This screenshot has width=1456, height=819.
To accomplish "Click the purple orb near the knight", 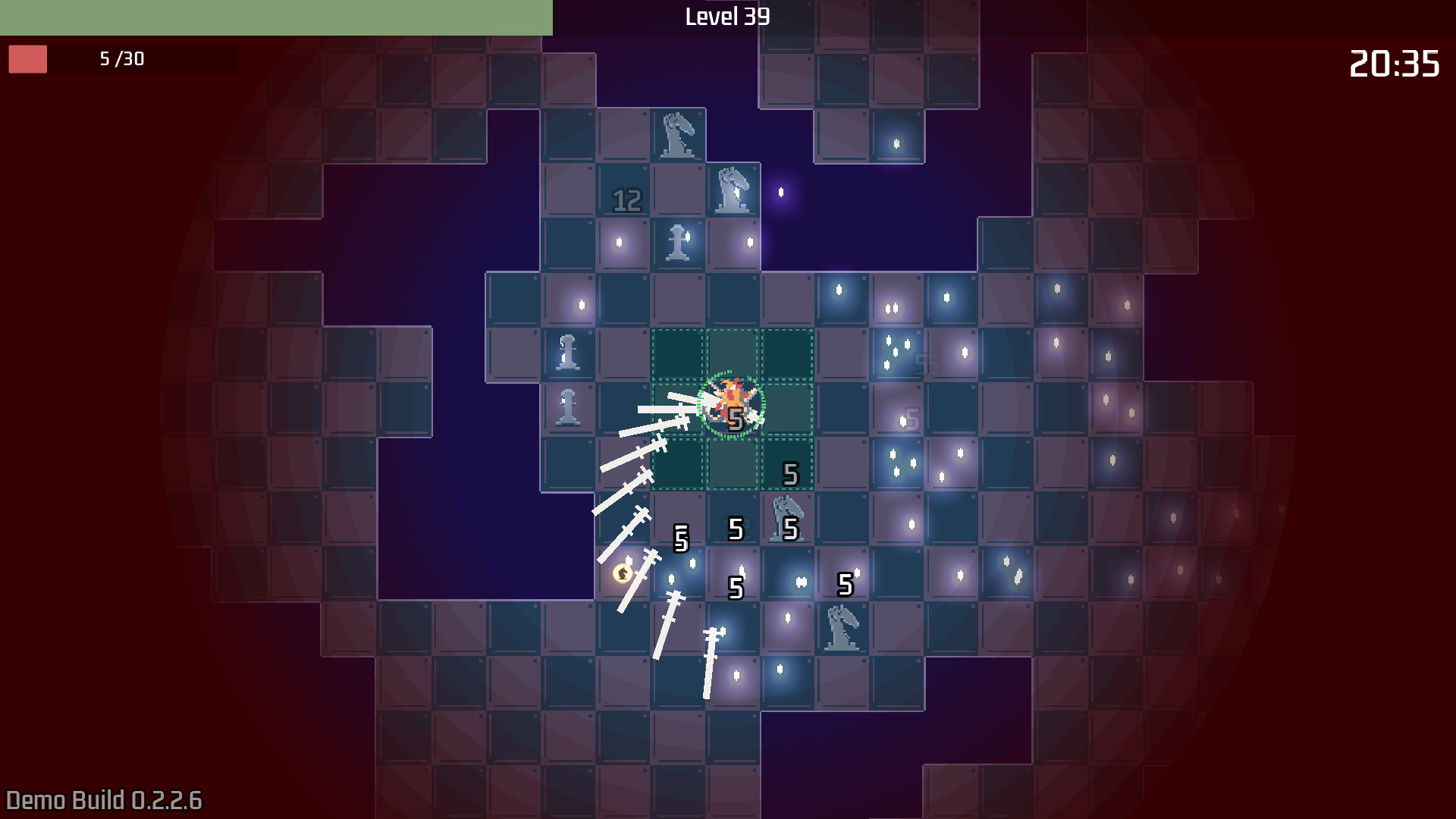I will (x=781, y=193).
